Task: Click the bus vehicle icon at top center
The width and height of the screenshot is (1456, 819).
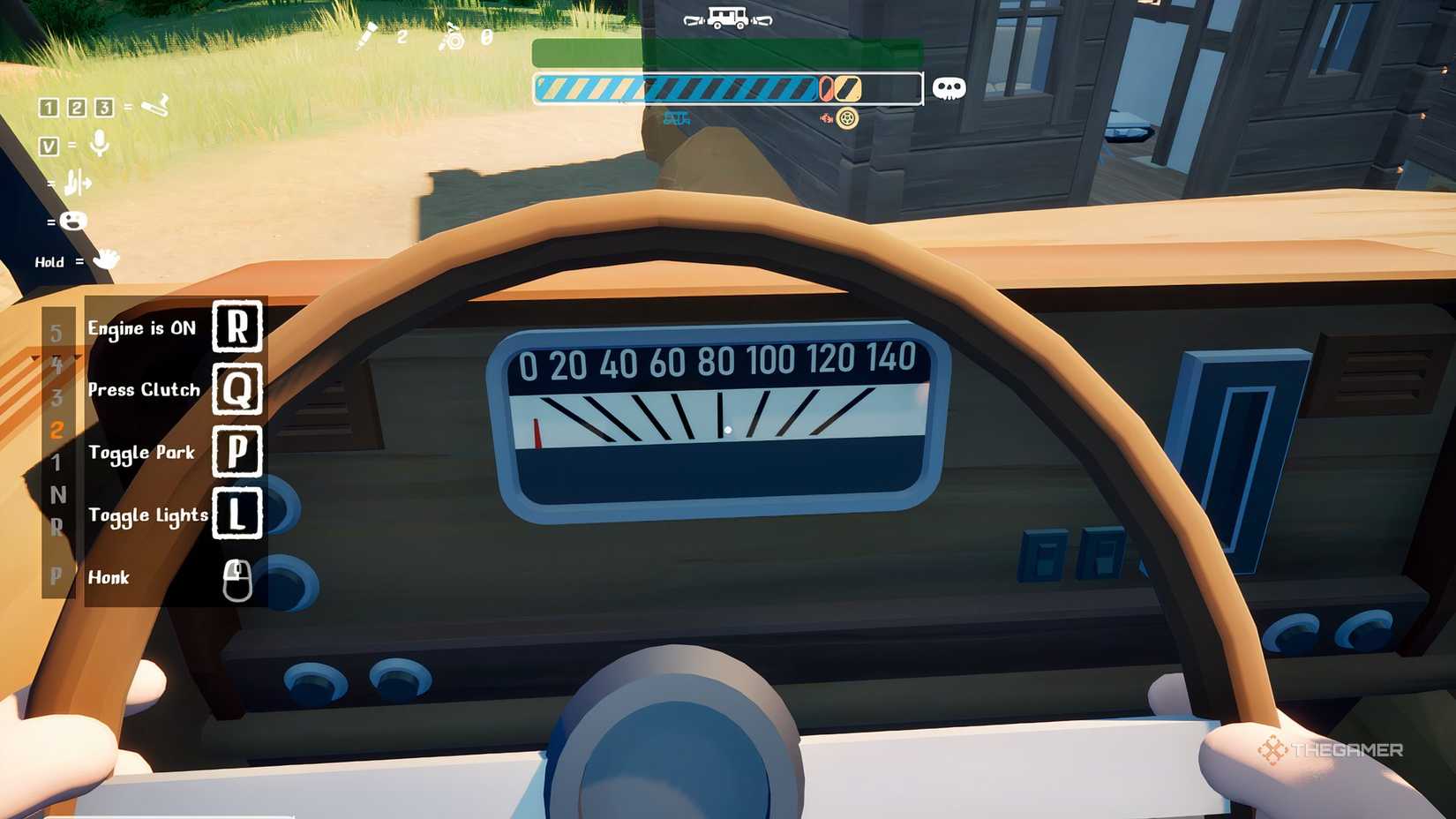Action: click(x=726, y=18)
